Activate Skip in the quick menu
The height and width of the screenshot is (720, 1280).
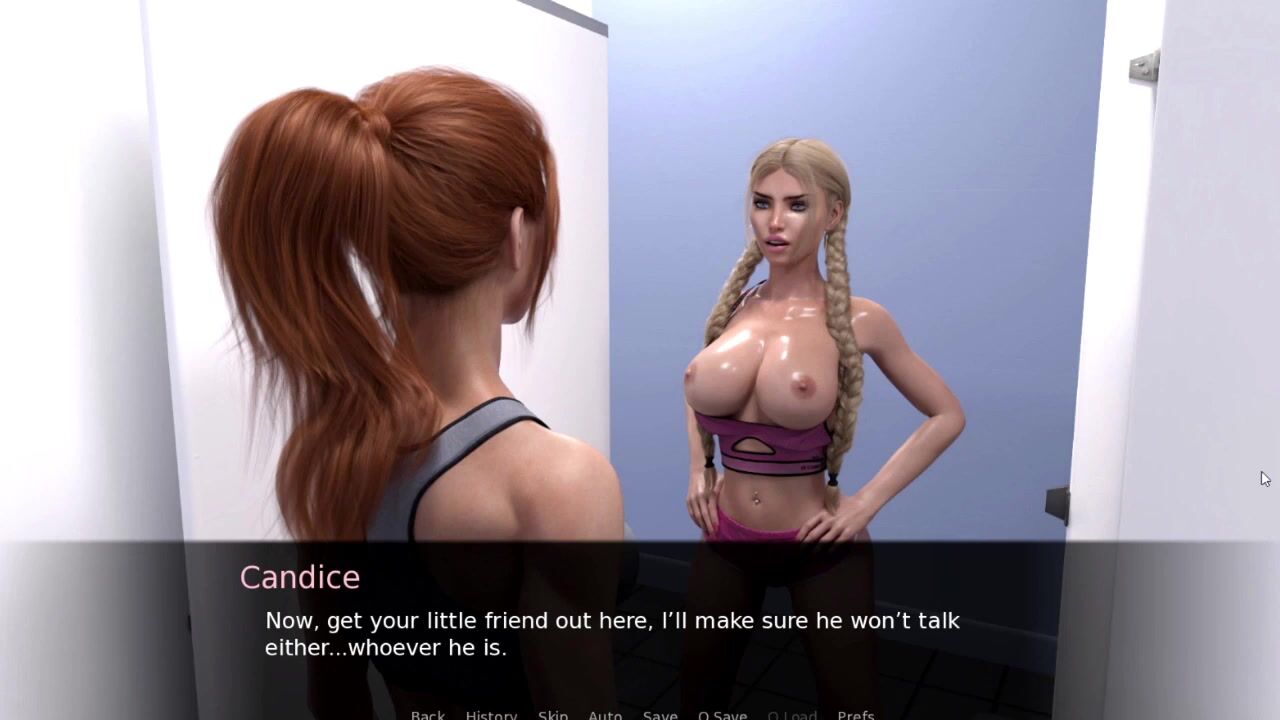[x=553, y=715]
